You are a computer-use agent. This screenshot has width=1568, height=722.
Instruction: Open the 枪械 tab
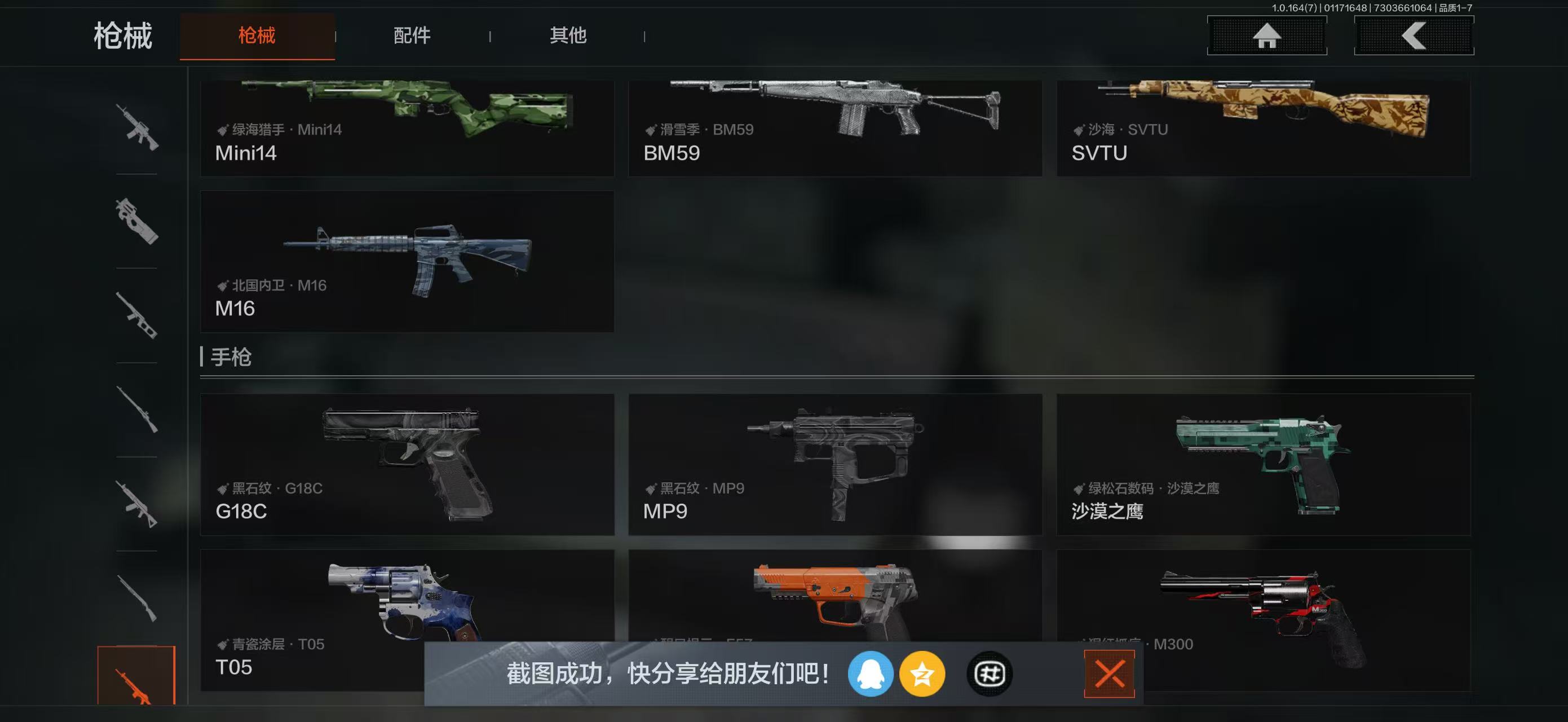point(257,36)
